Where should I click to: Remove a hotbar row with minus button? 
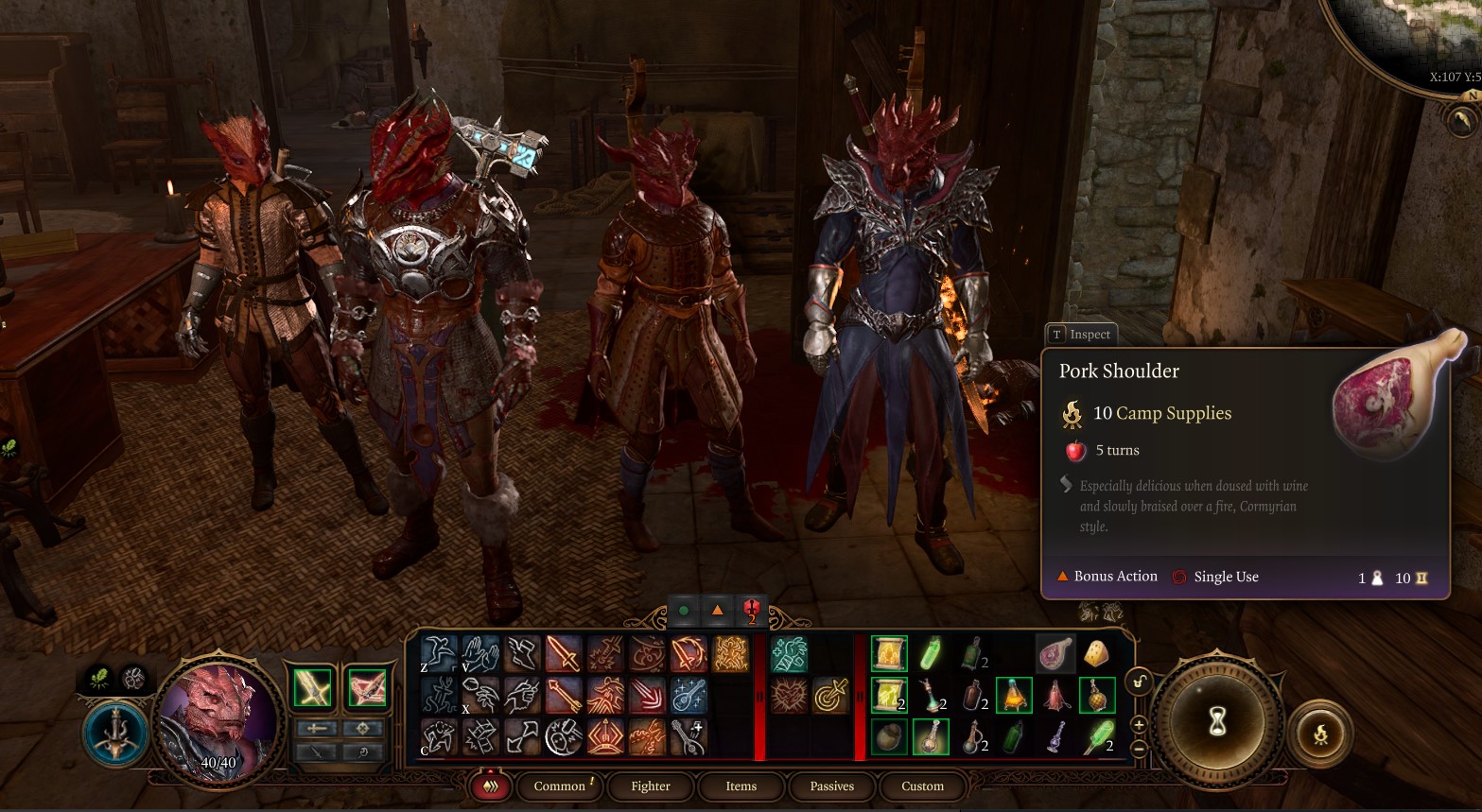(x=1139, y=747)
